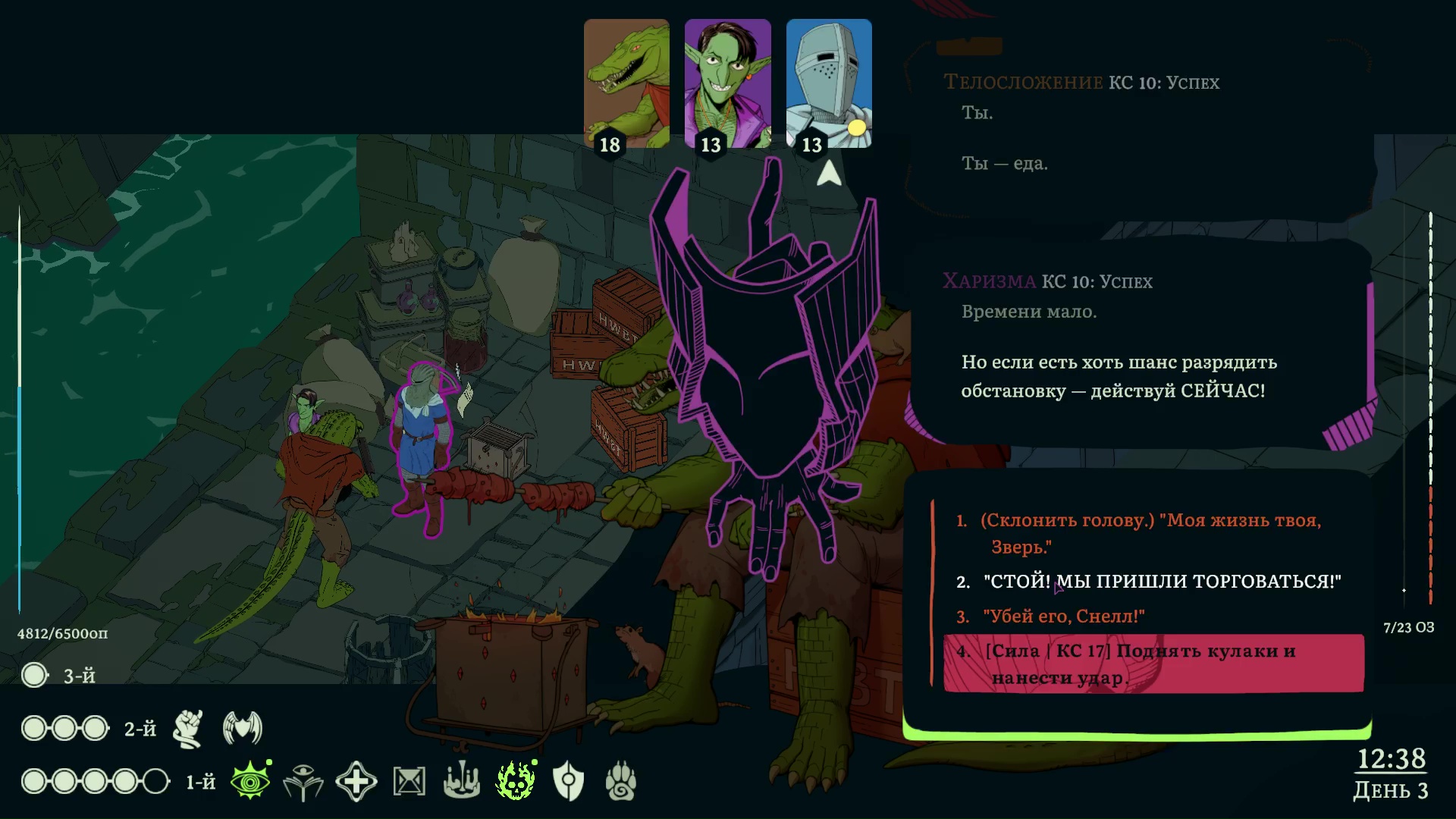Select the armored knight helmet portrait

point(828,83)
